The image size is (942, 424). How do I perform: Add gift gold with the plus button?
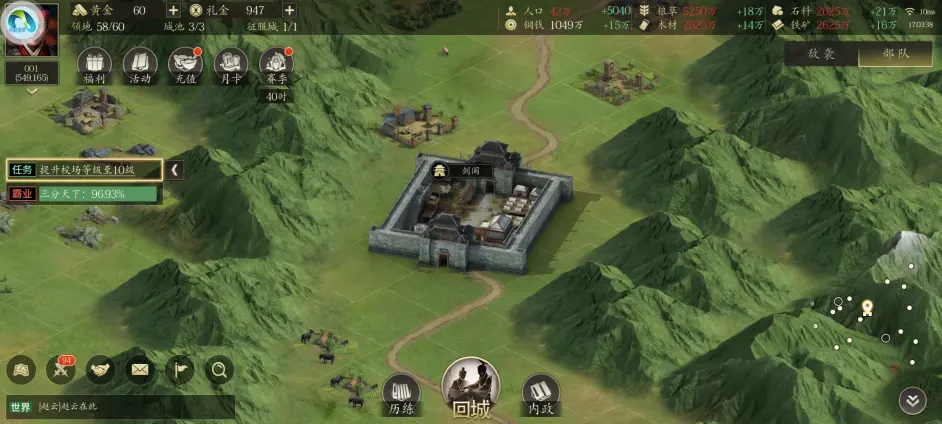coord(289,10)
